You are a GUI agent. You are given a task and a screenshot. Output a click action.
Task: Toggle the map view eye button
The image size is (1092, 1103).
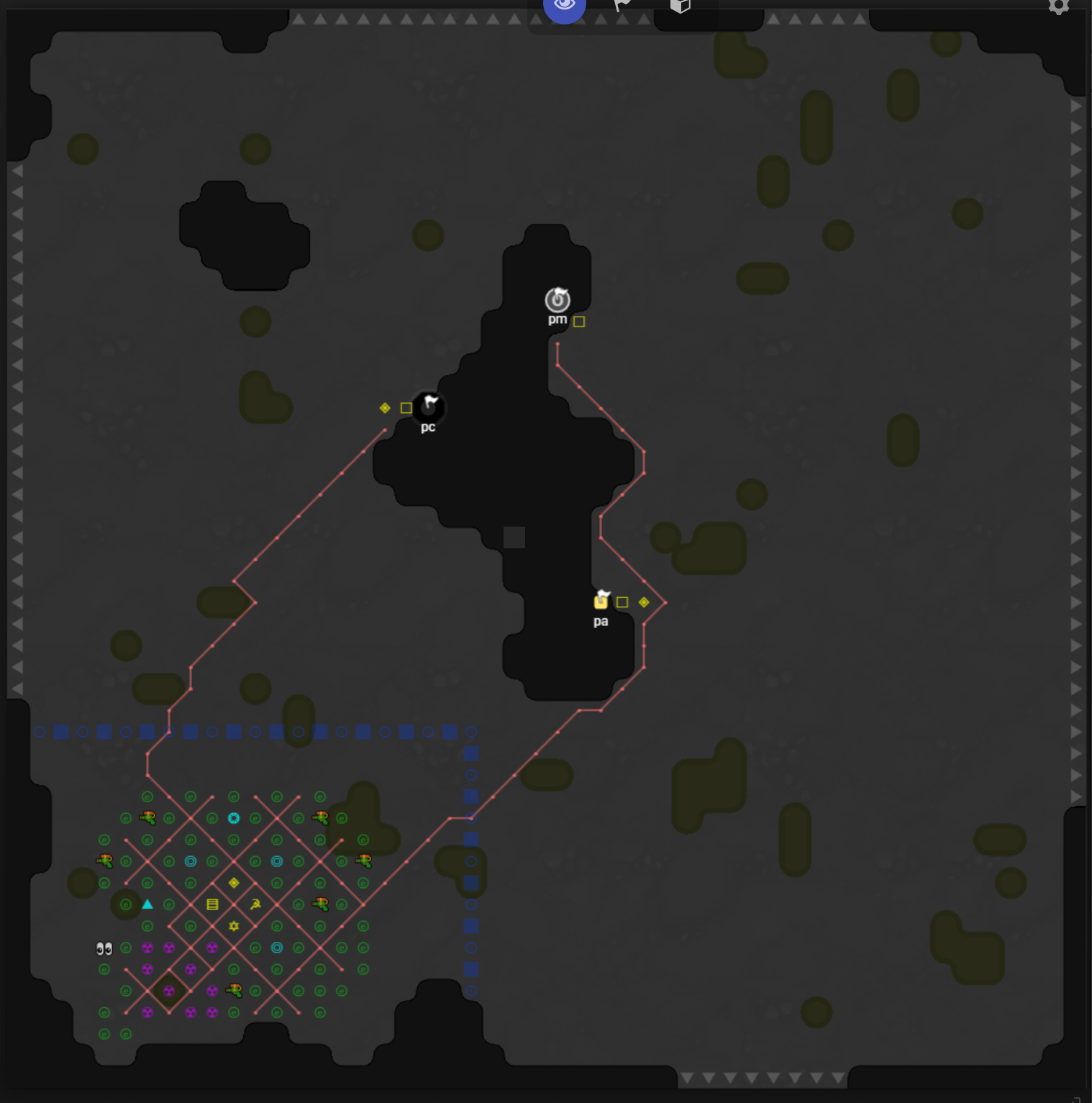(565, 4)
